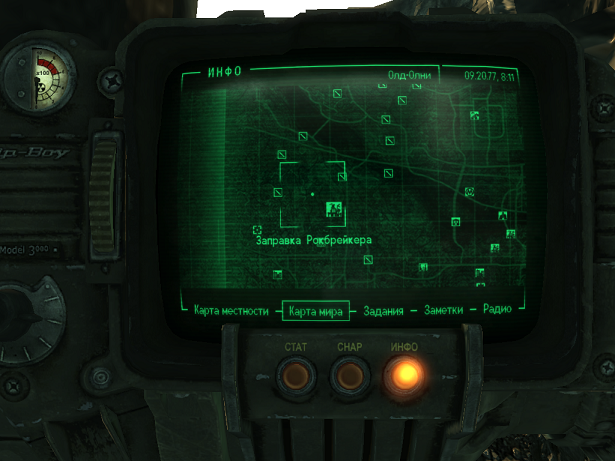Activate the glowing ИНФО button

pyautogui.click(x=405, y=376)
